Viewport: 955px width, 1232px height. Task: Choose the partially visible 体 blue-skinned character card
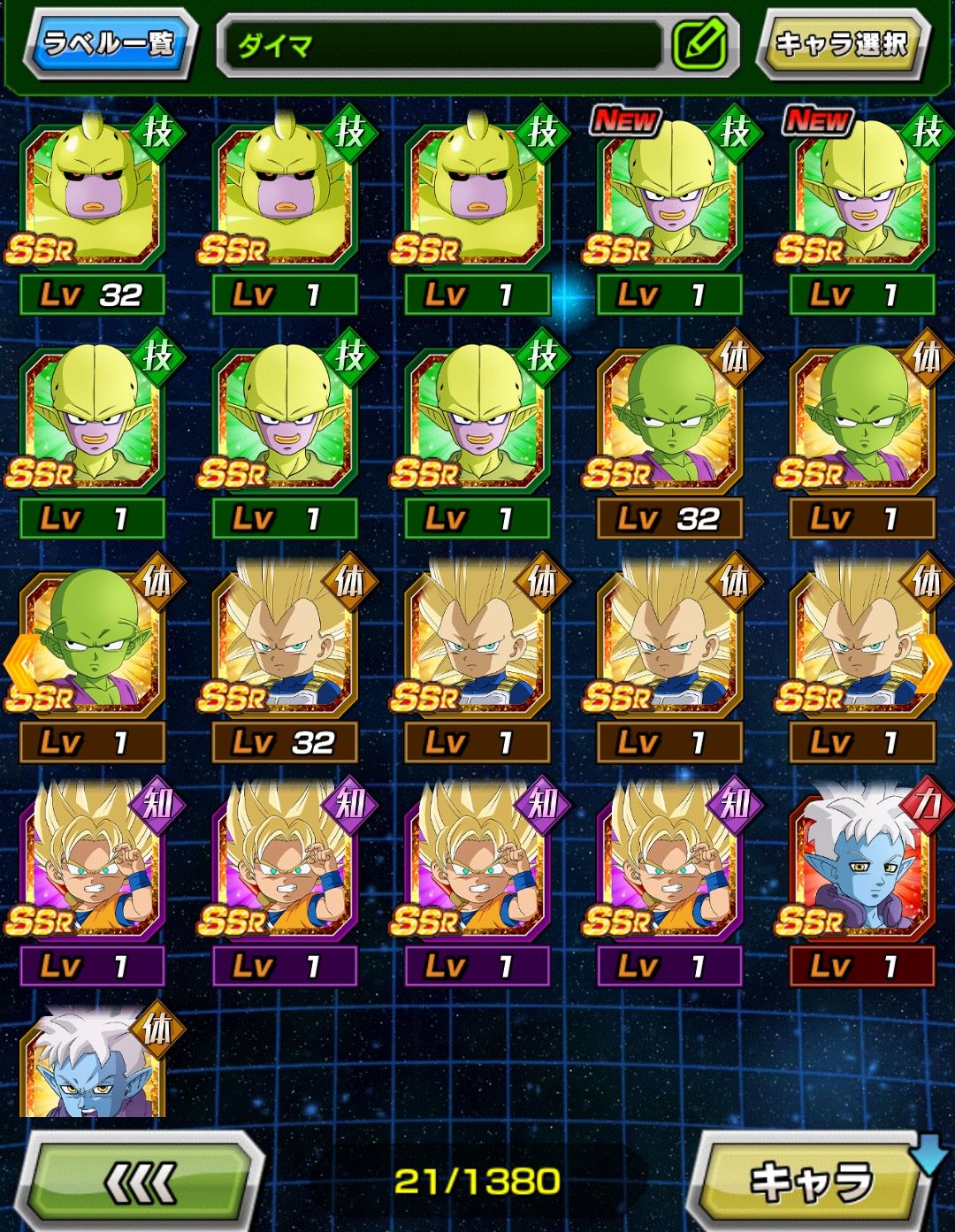pos(92,1066)
